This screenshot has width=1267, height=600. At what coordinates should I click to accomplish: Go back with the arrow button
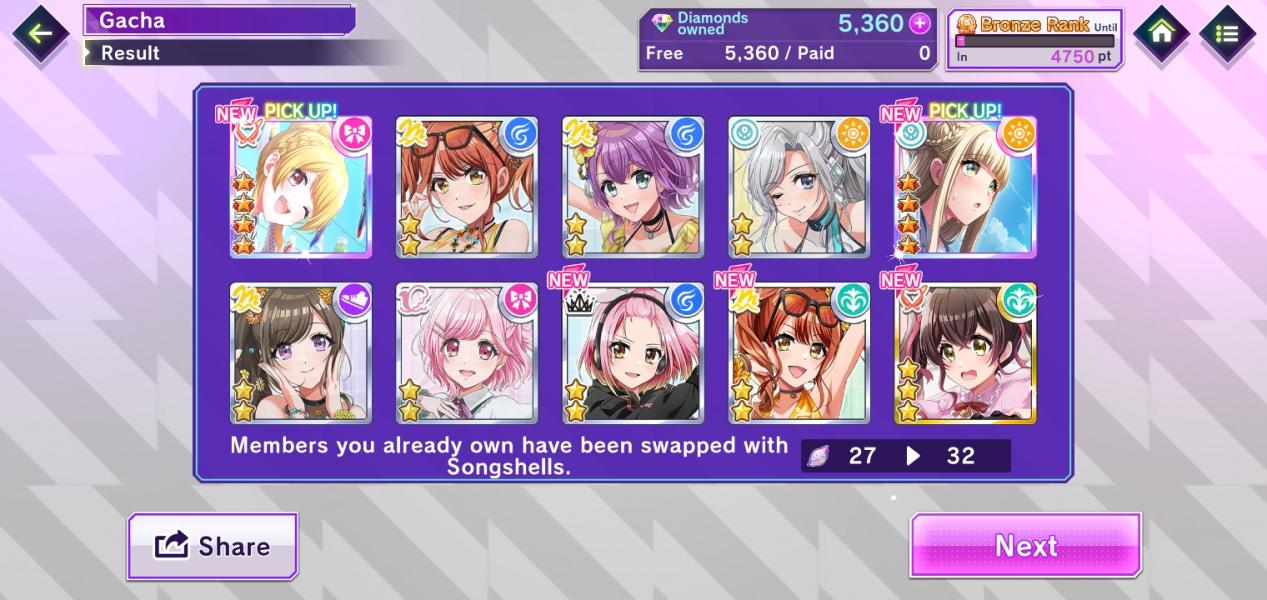40,34
